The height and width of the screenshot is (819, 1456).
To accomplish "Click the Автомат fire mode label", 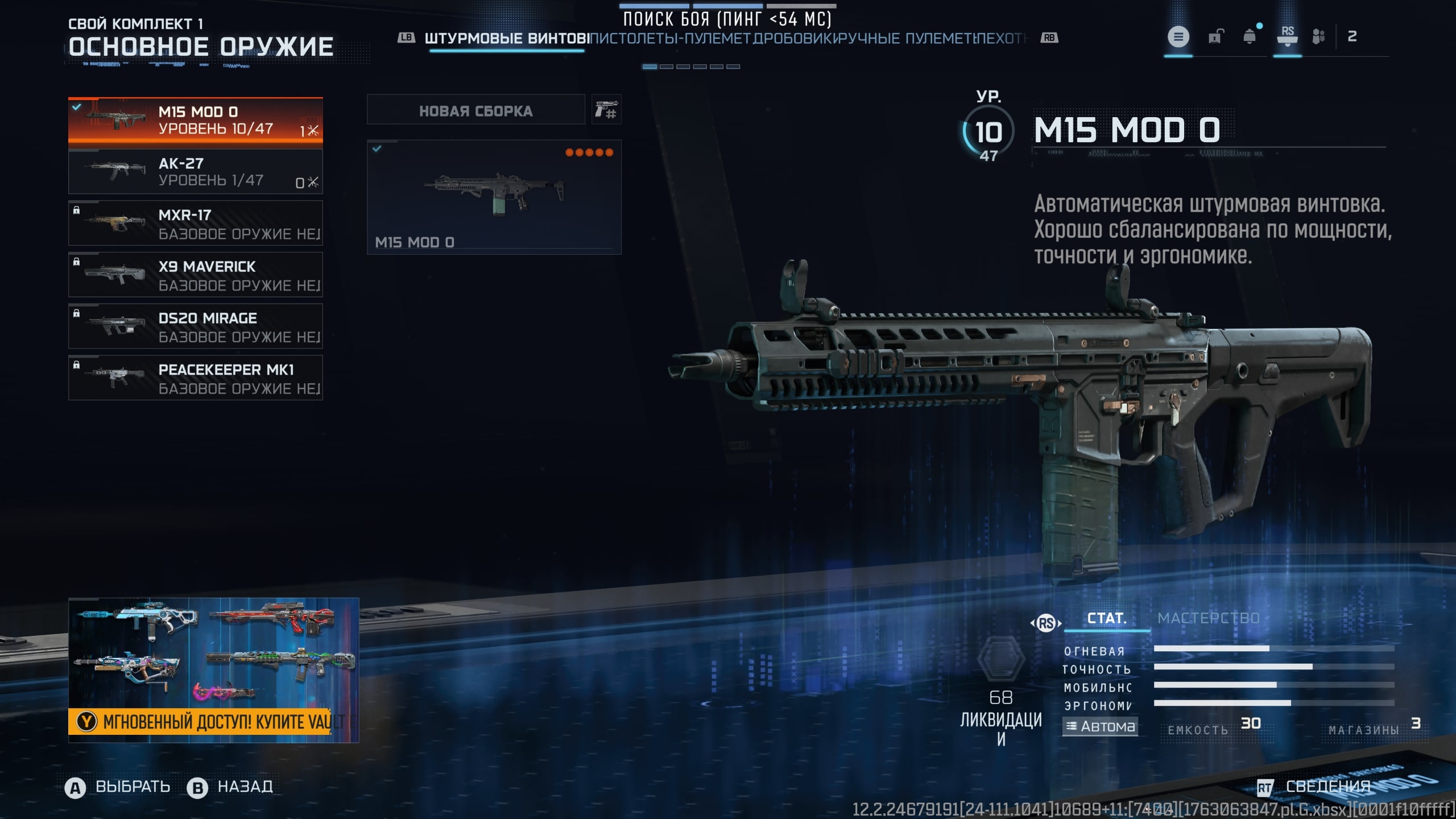I will pos(1100,726).
